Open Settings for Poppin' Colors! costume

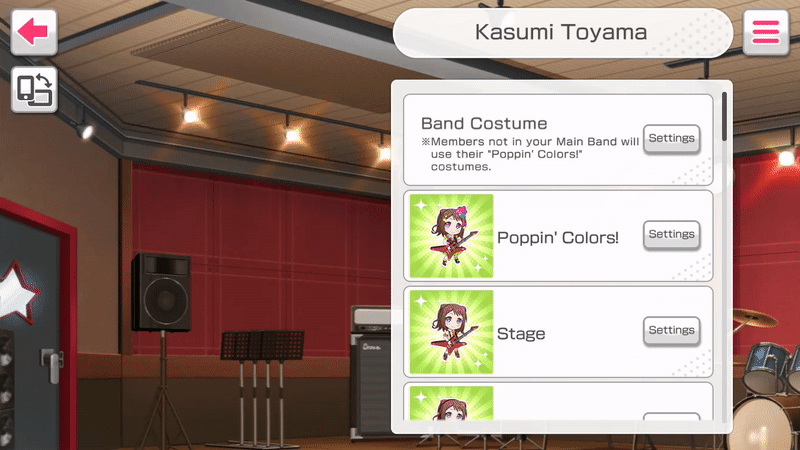coord(671,235)
